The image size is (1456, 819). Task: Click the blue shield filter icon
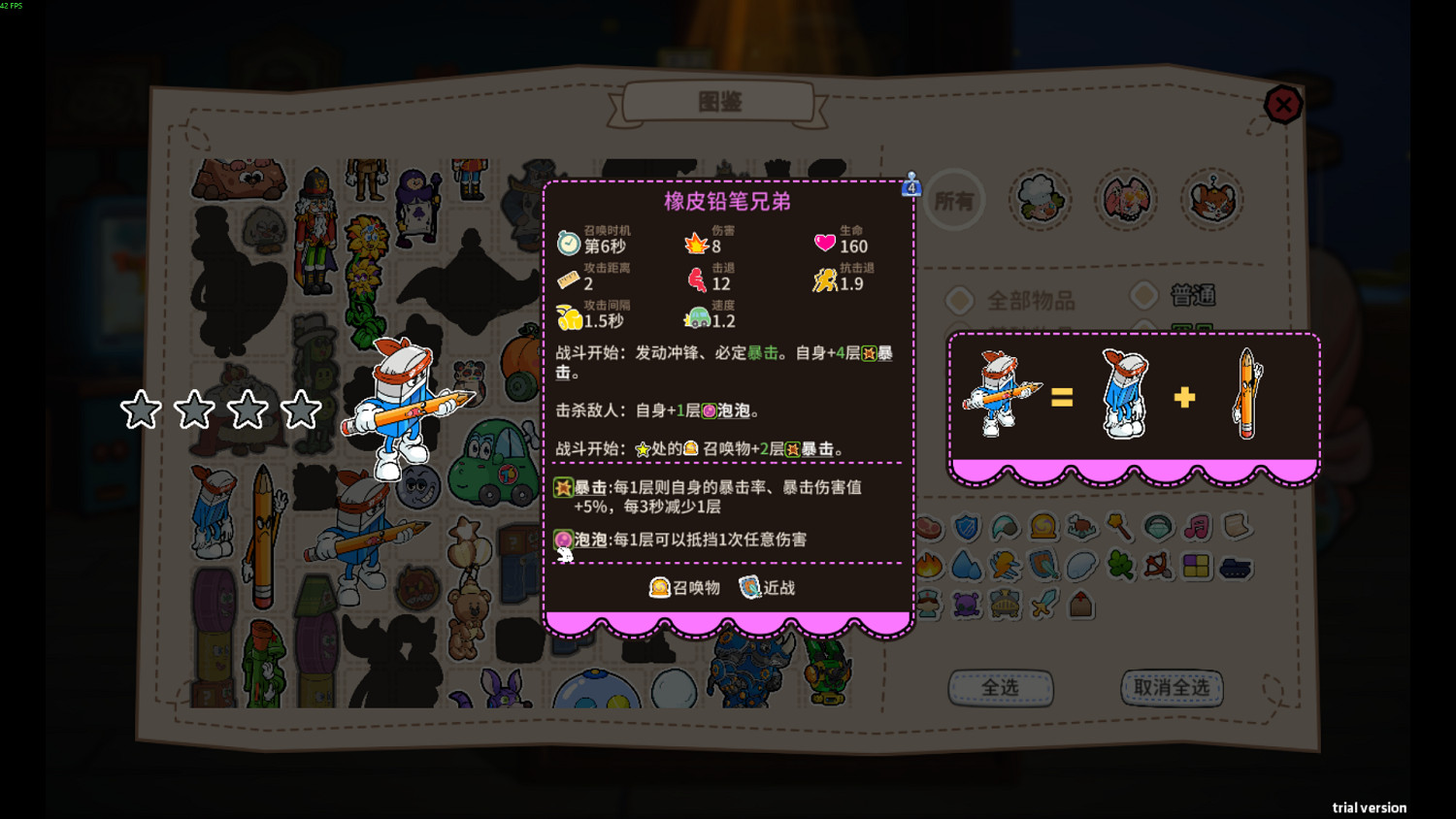(x=966, y=526)
